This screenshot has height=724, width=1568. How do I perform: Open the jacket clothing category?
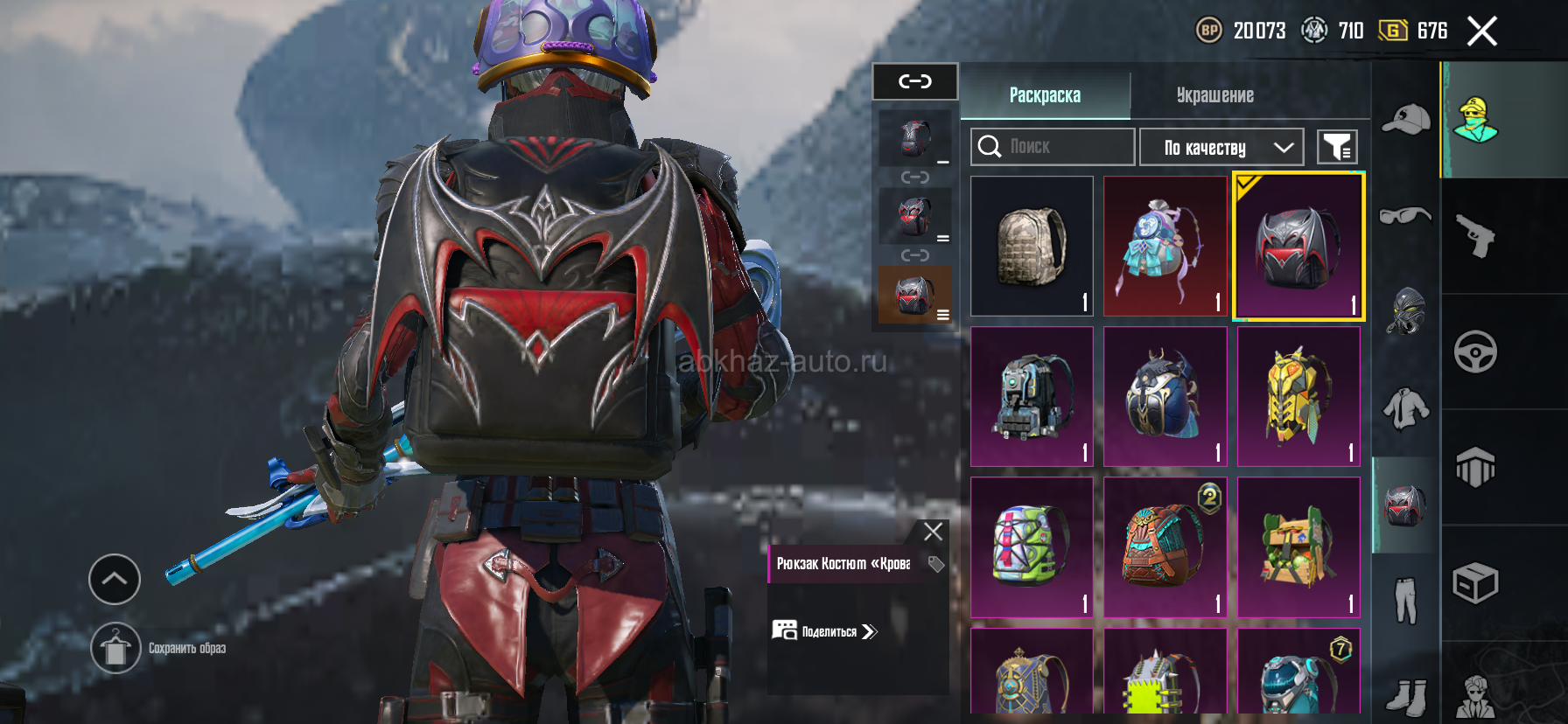[1405, 408]
